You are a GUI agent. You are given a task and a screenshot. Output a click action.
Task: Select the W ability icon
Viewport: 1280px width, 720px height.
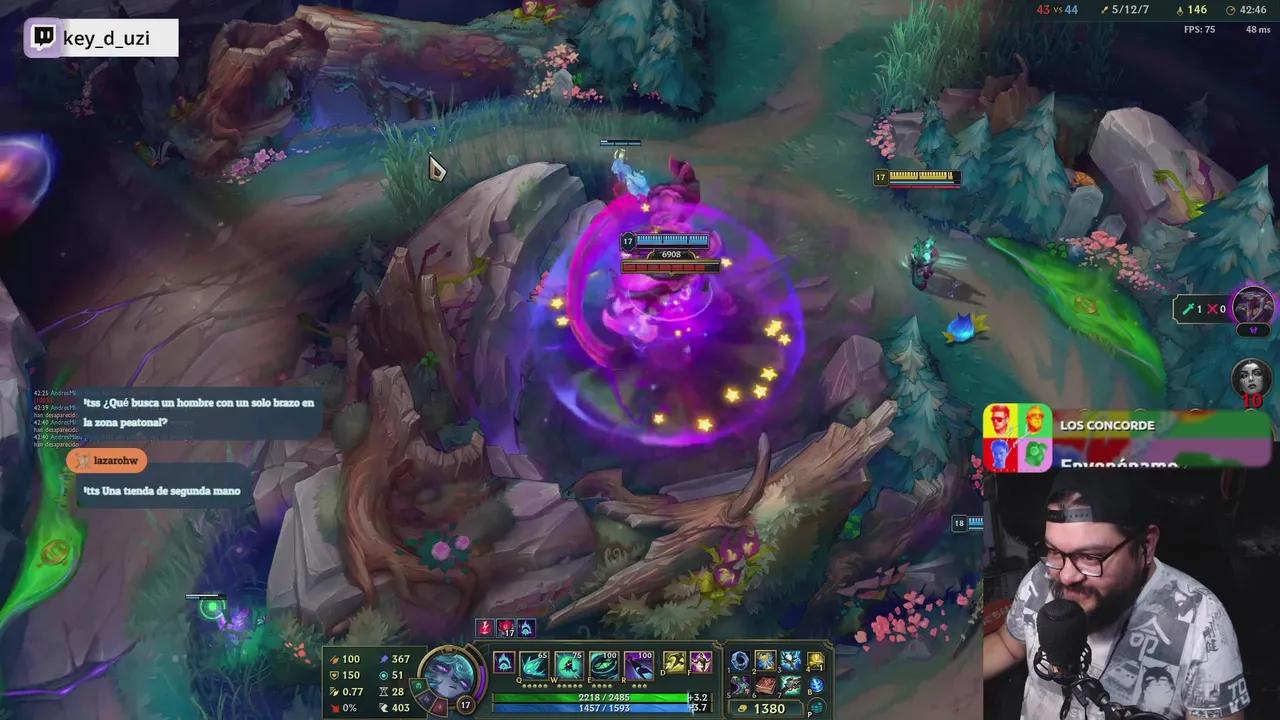point(569,664)
